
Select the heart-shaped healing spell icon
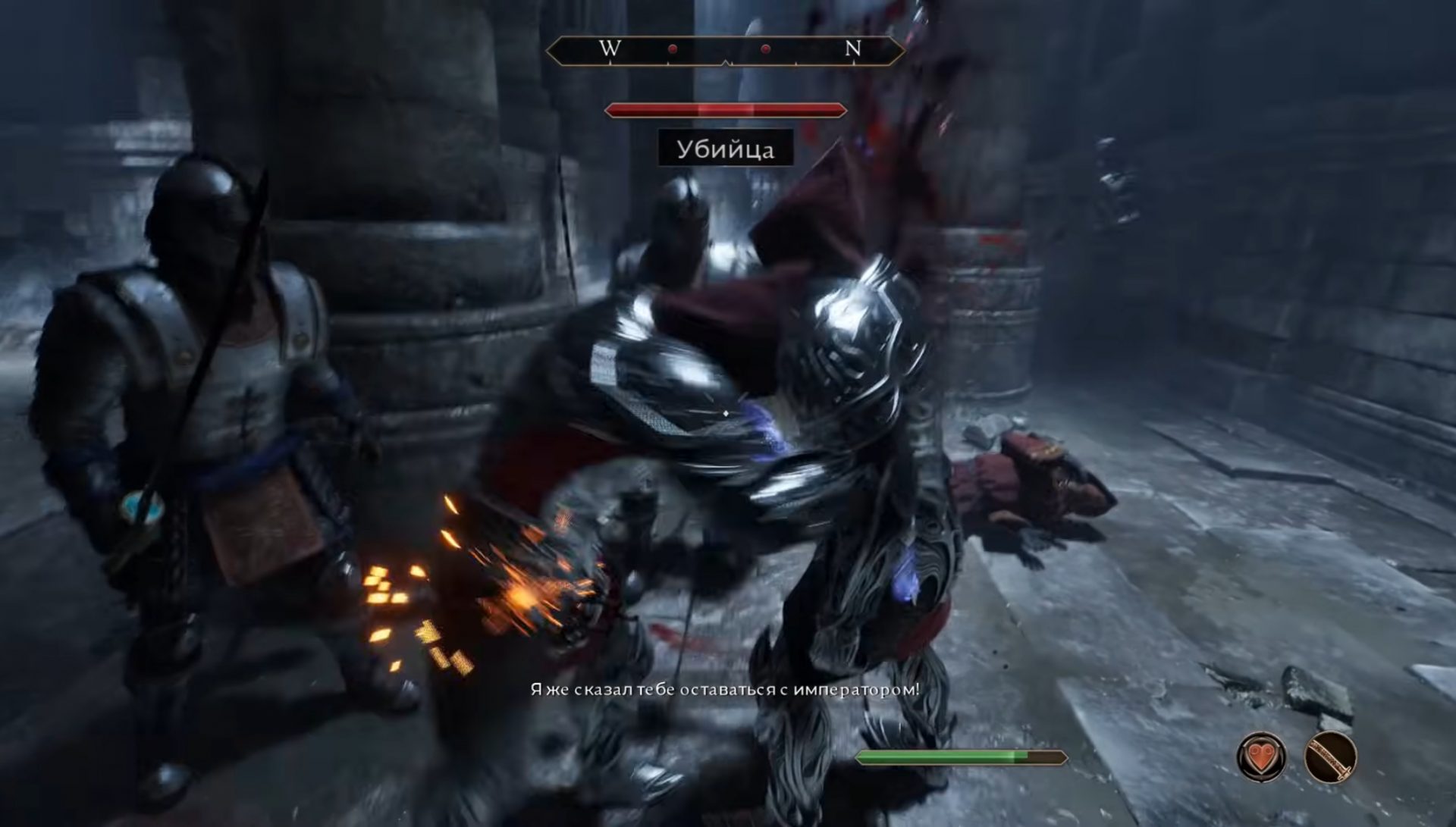point(1260,757)
